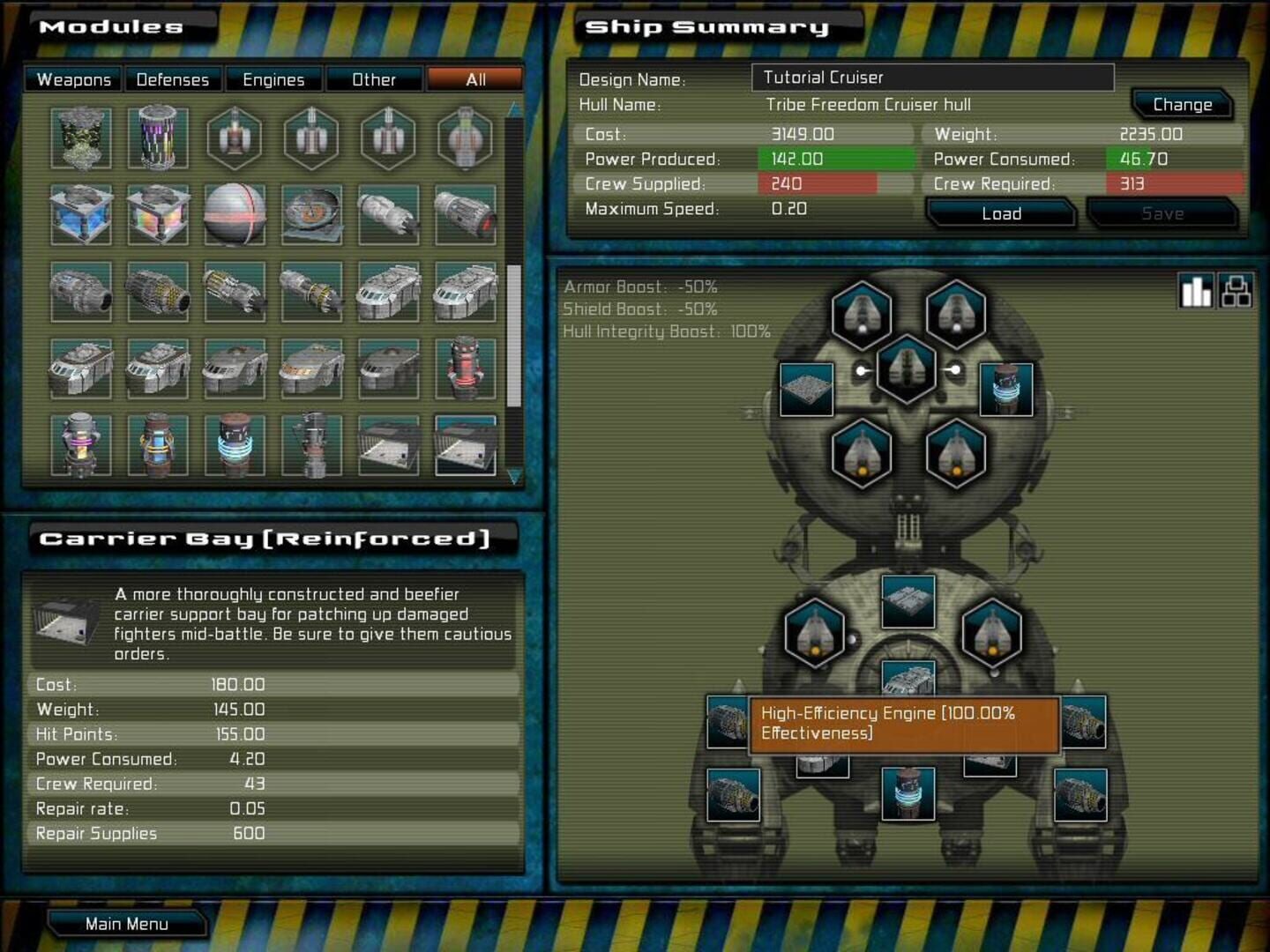
Task: Select the camouflage module in the top-left slot
Action: click(x=79, y=137)
